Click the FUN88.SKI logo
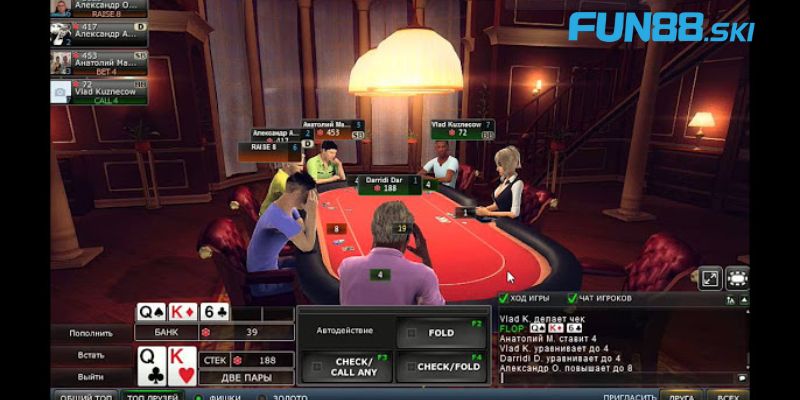The image size is (800, 400). pyautogui.click(x=661, y=27)
